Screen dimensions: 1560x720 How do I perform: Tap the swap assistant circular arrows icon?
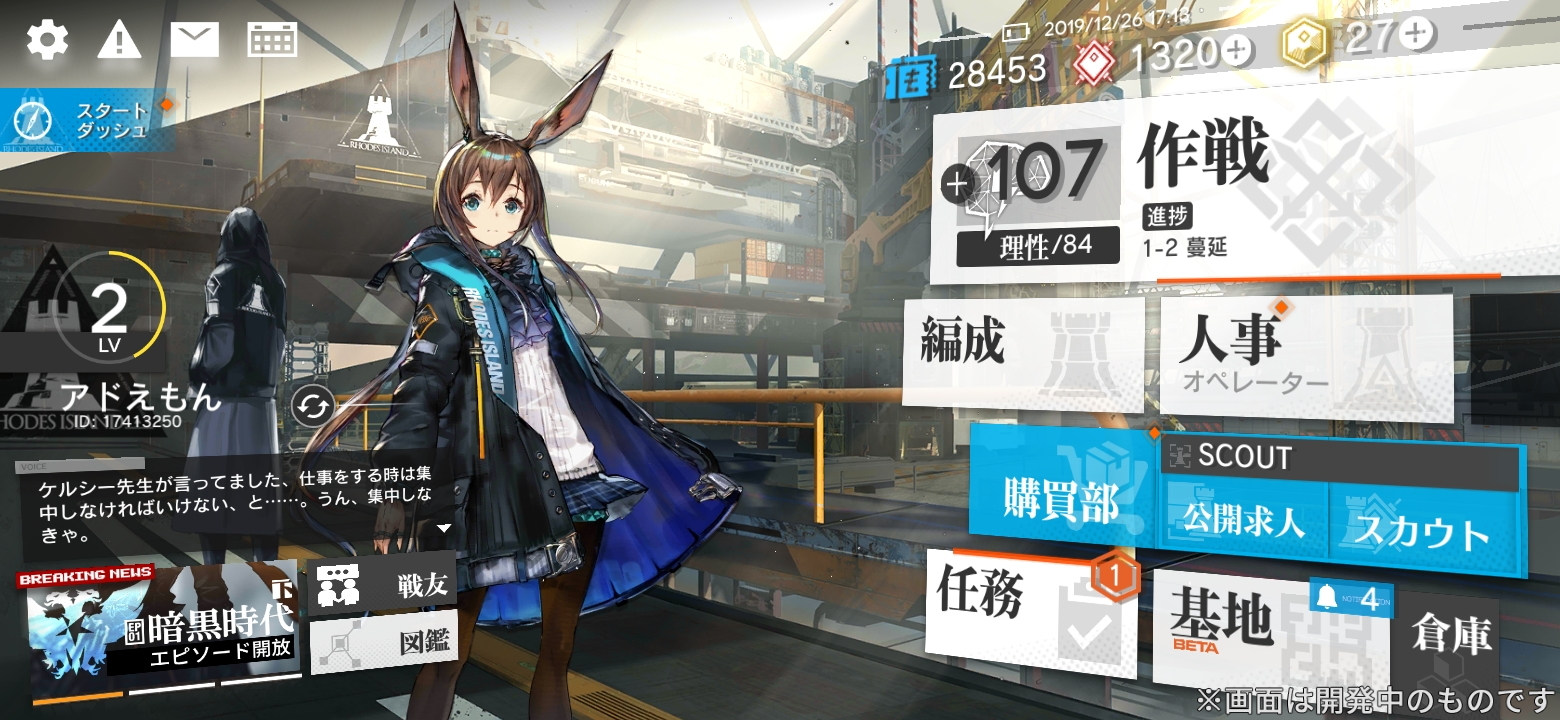[313, 406]
